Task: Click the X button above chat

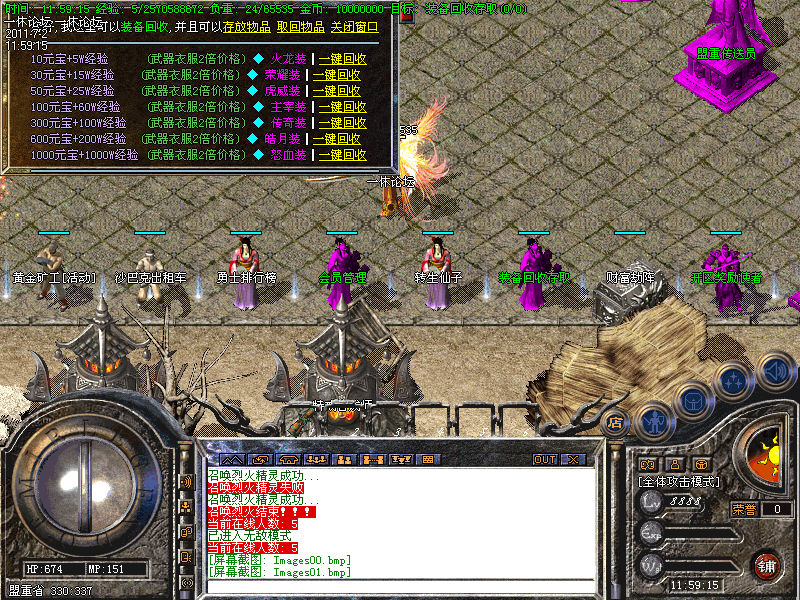Action: tap(573, 460)
